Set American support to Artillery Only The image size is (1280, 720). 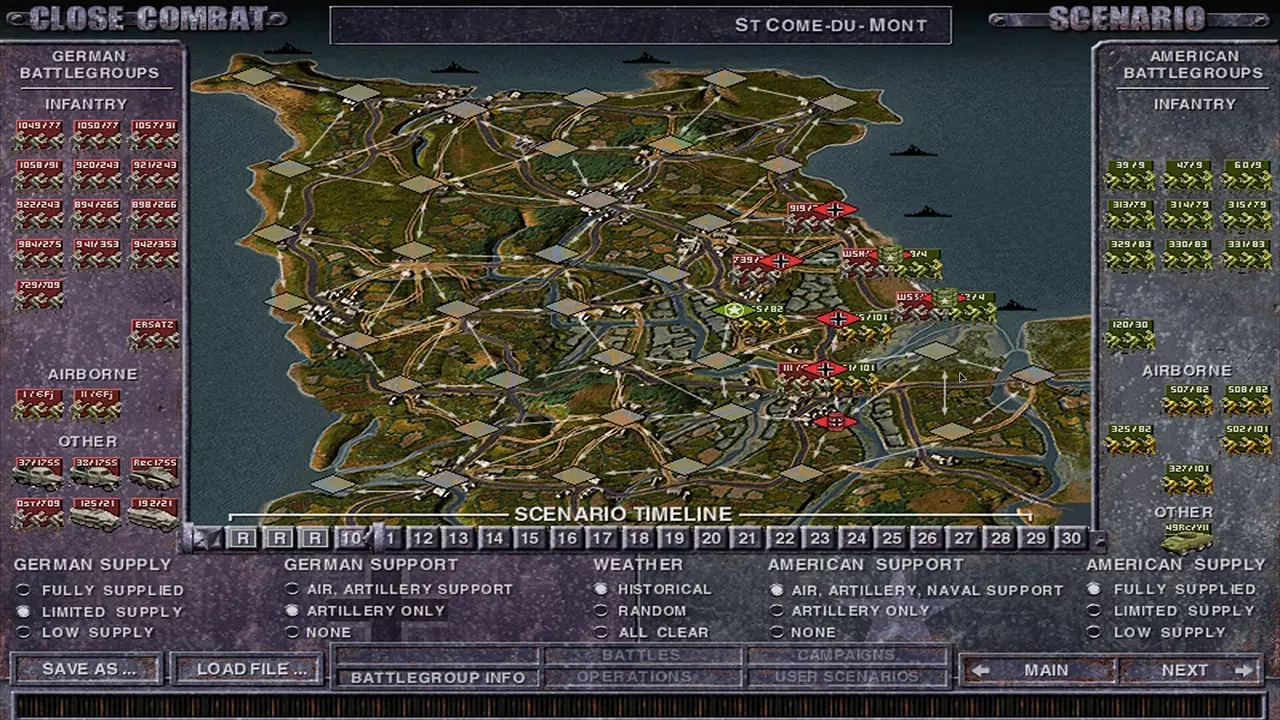click(x=777, y=611)
